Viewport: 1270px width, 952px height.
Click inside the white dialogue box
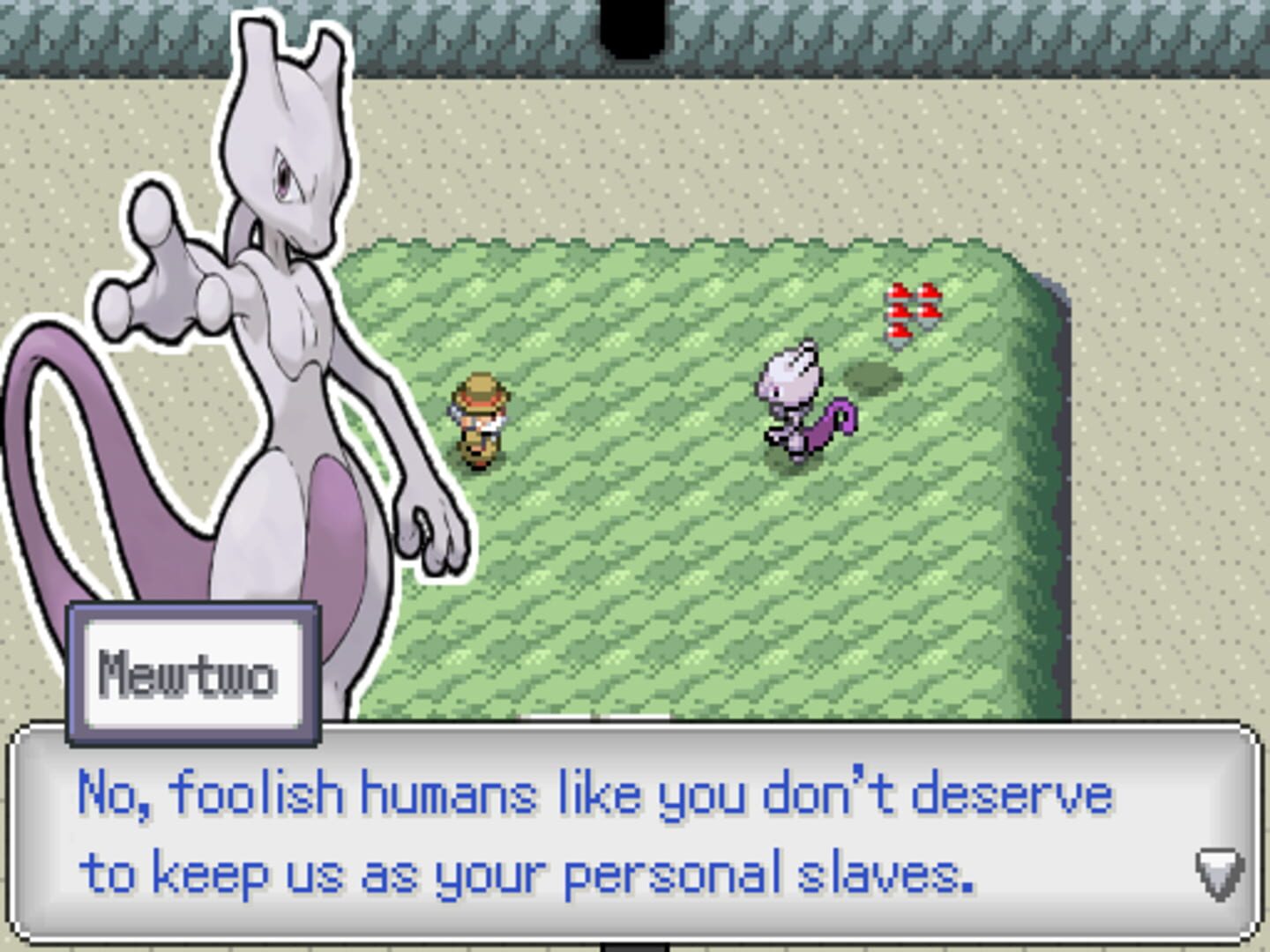point(635,829)
